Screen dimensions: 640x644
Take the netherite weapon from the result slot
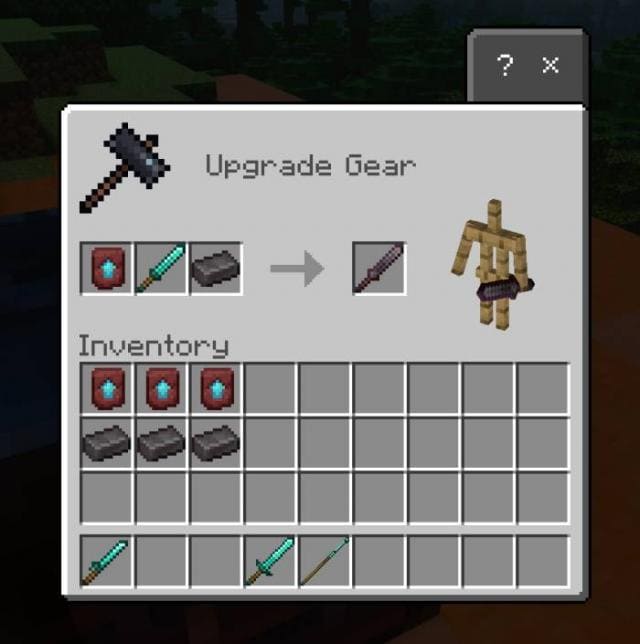[379, 268]
